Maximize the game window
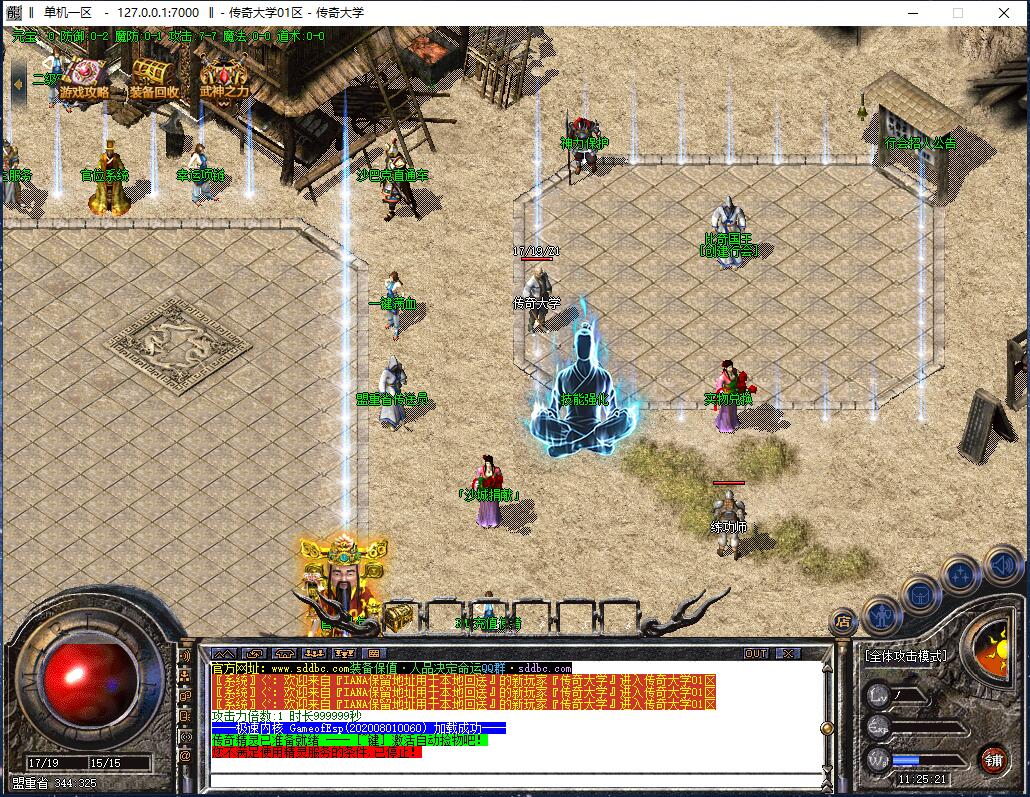This screenshot has height=797, width=1030. pos(957,13)
